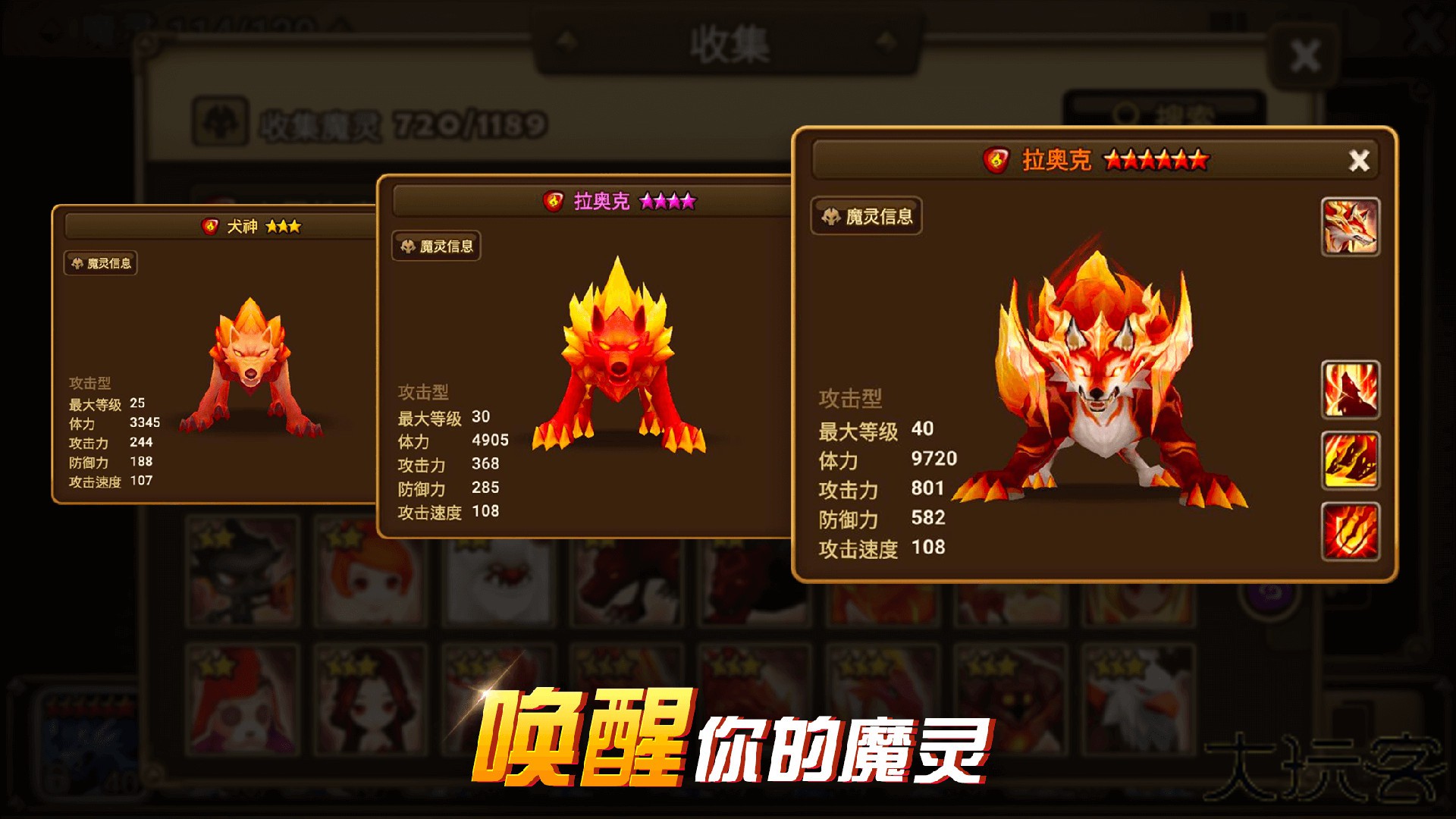Click the wolf emblem on 魔灵信息 label

coord(830,218)
